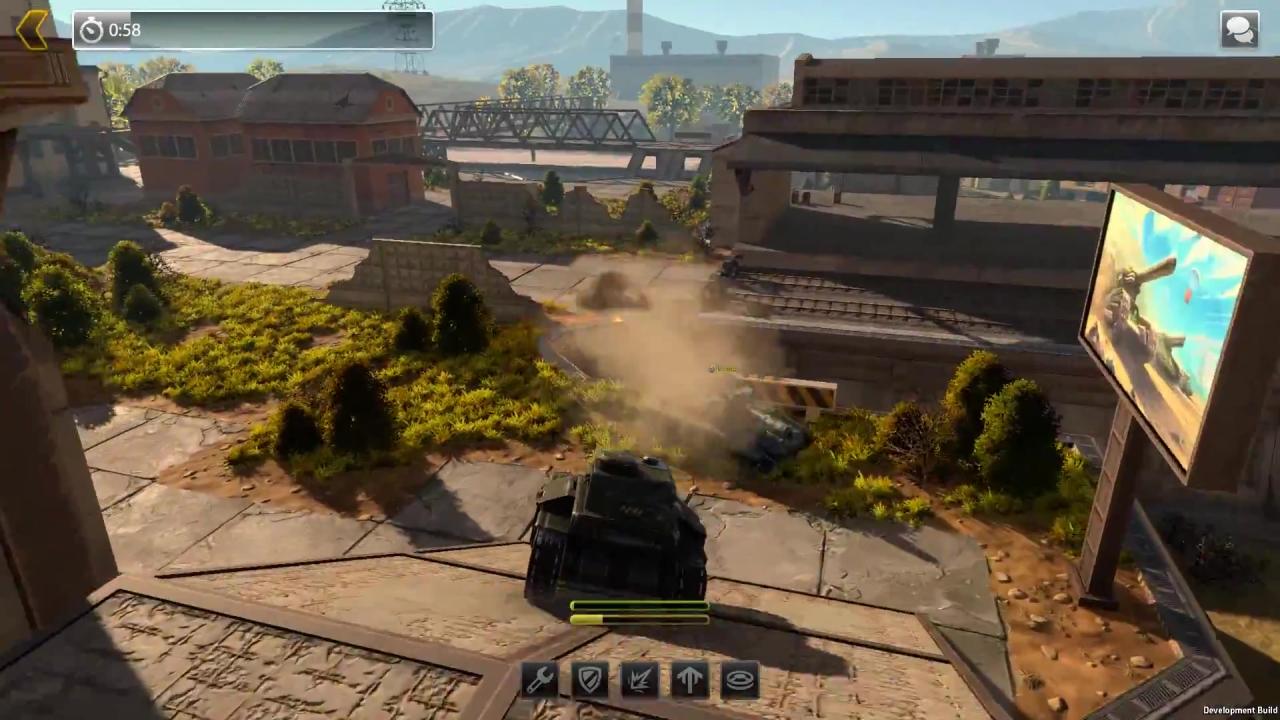Screen dimensions: 1280x720
Task: Trigger the explosion damage boost
Action: [640, 680]
